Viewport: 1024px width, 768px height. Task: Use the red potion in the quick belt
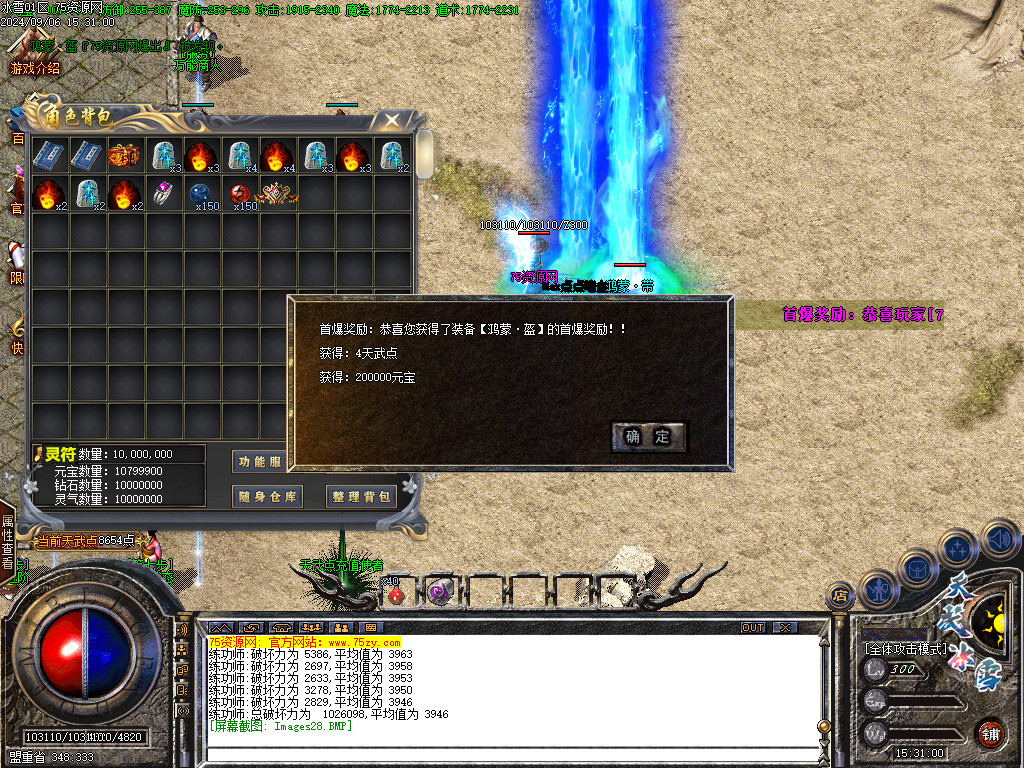point(396,594)
